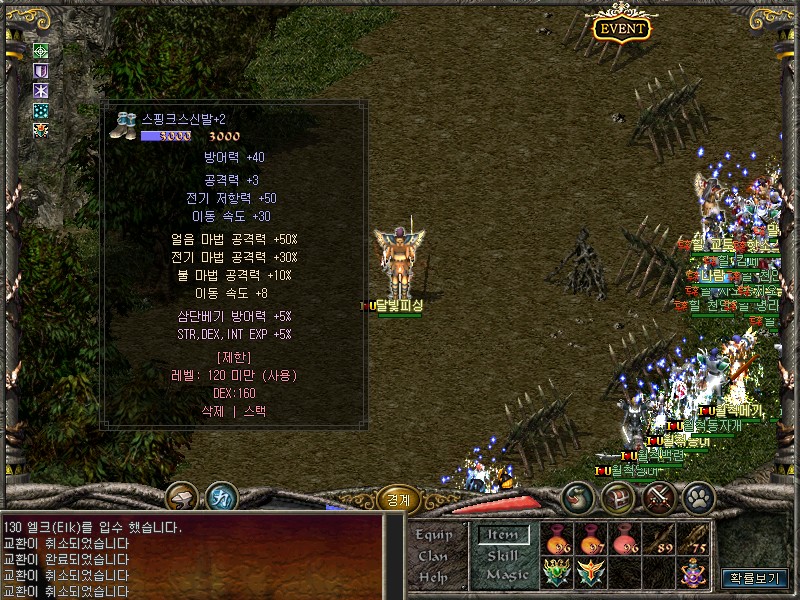Open the pouch bag icon
800x600 pixels.
point(578,497)
